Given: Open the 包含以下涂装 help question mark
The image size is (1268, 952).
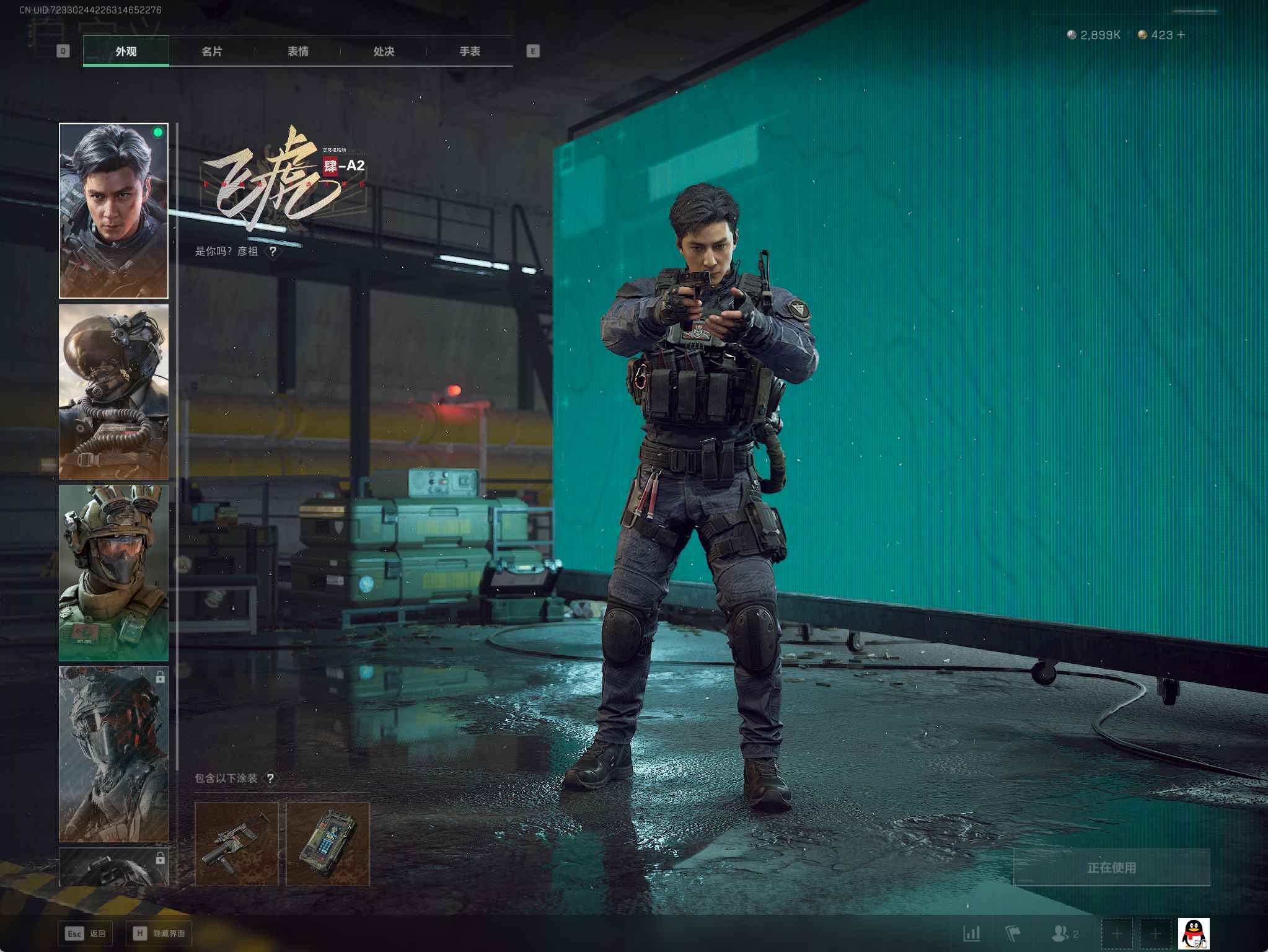Looking at the screenshot, I should click(270, 778).
